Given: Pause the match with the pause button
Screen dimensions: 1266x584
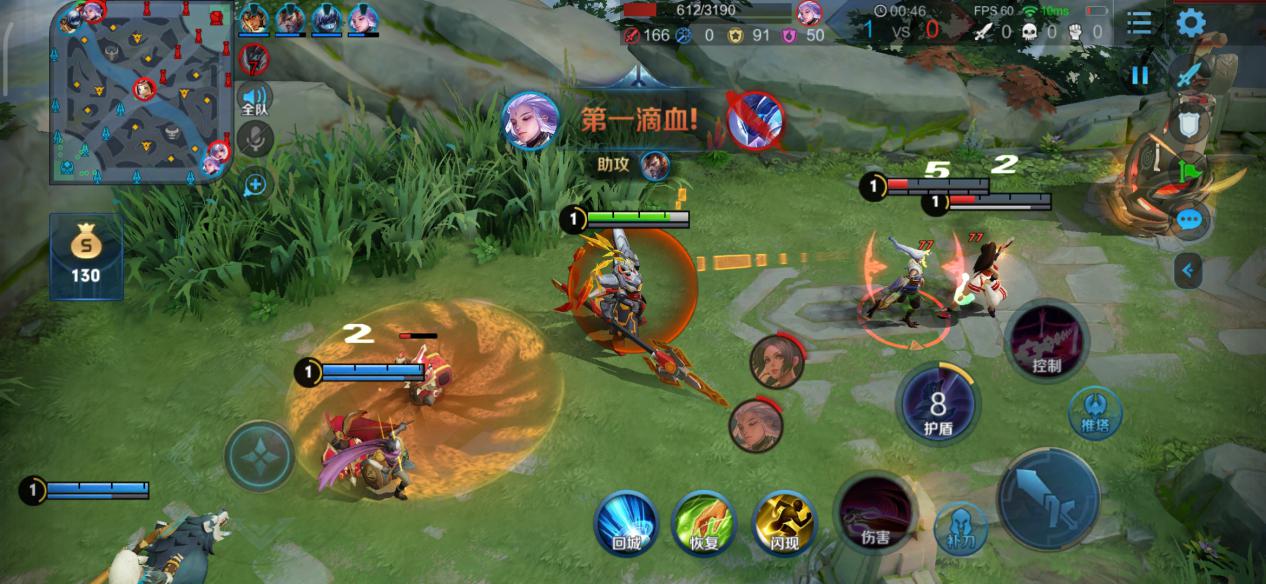Looking at the screenshot, I should point(1140,75).
